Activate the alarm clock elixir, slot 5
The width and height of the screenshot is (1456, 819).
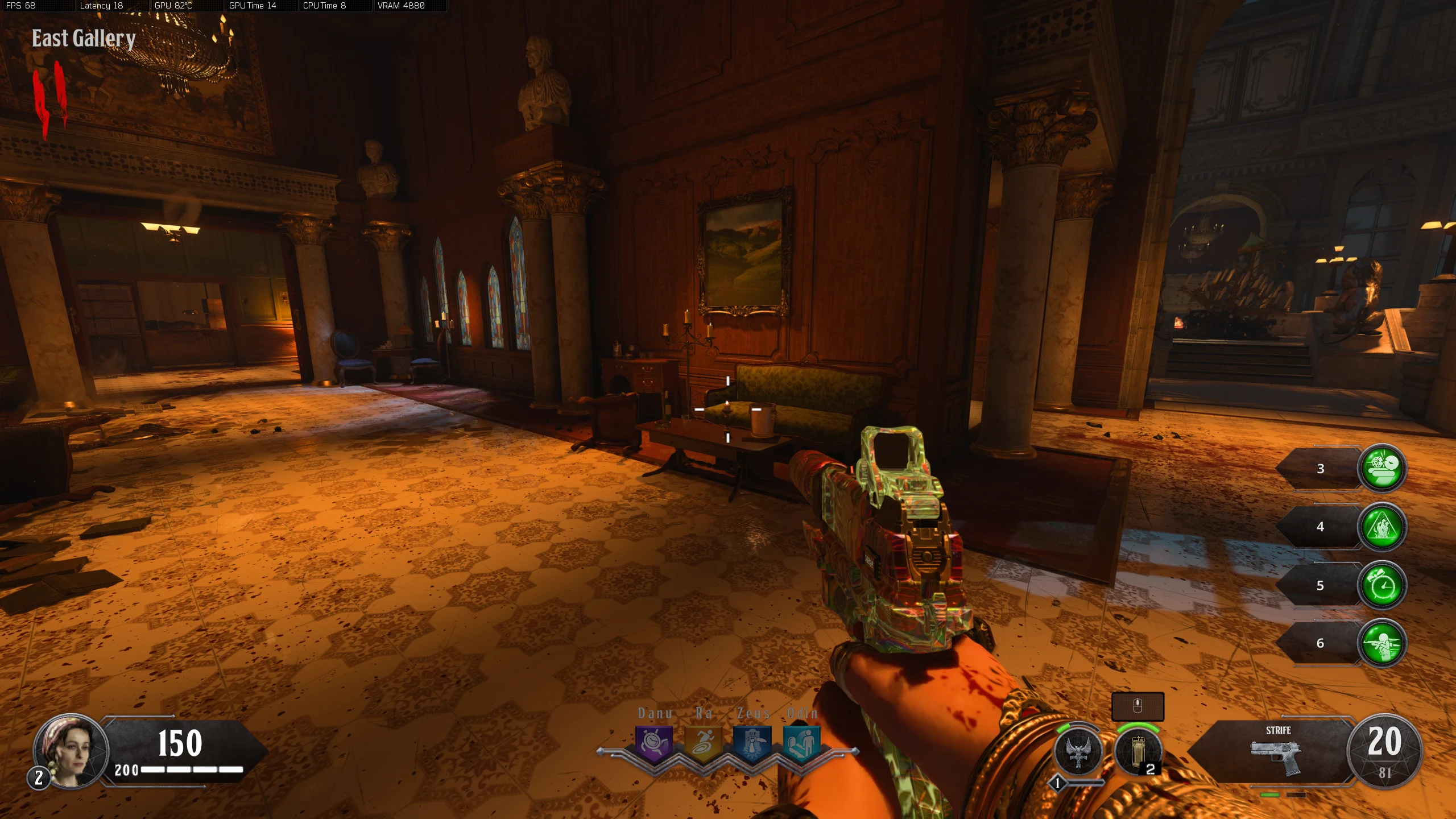[x=1382, y=585]
